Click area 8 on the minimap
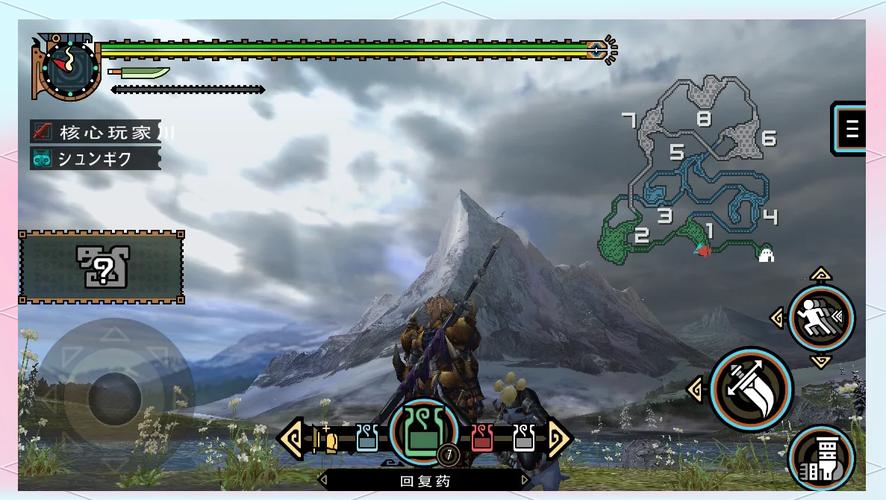The height and width of the screenshot is (500, 886). (x=704, y=118)
